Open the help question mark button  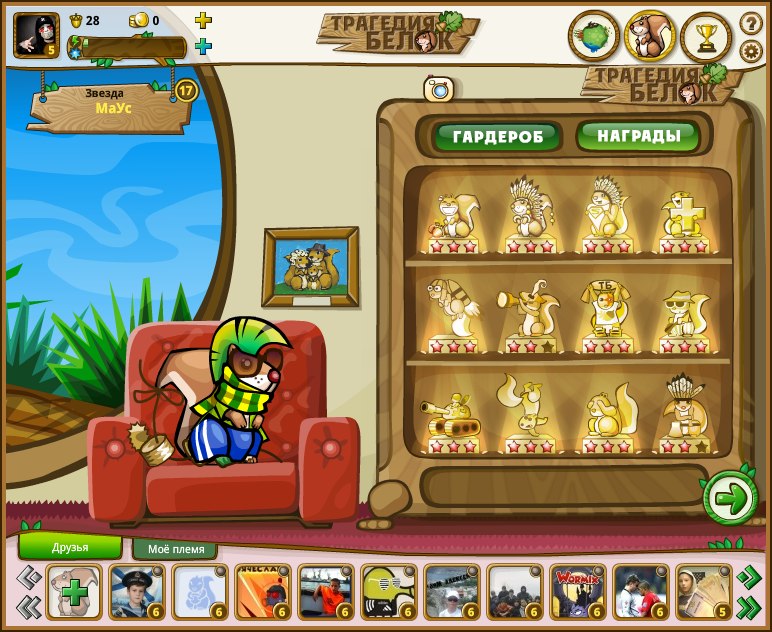[751, 23]
